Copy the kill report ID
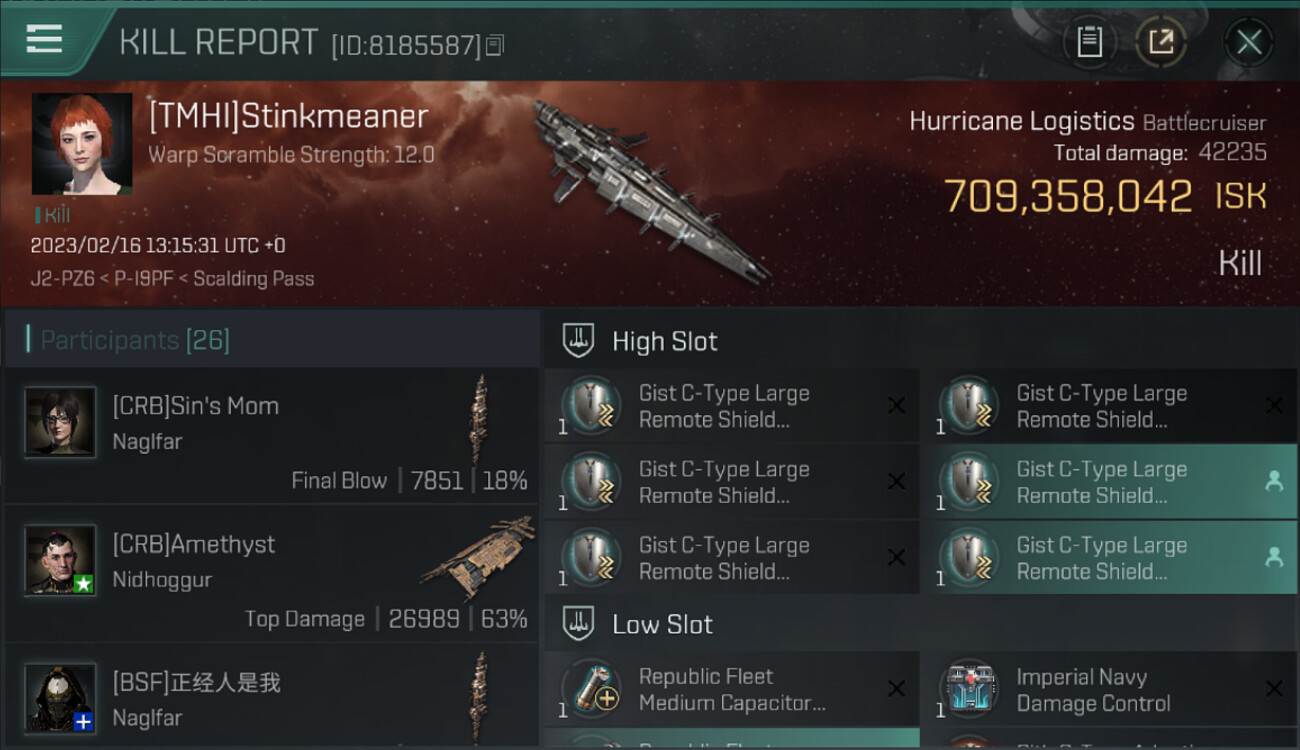 point(496,45)
